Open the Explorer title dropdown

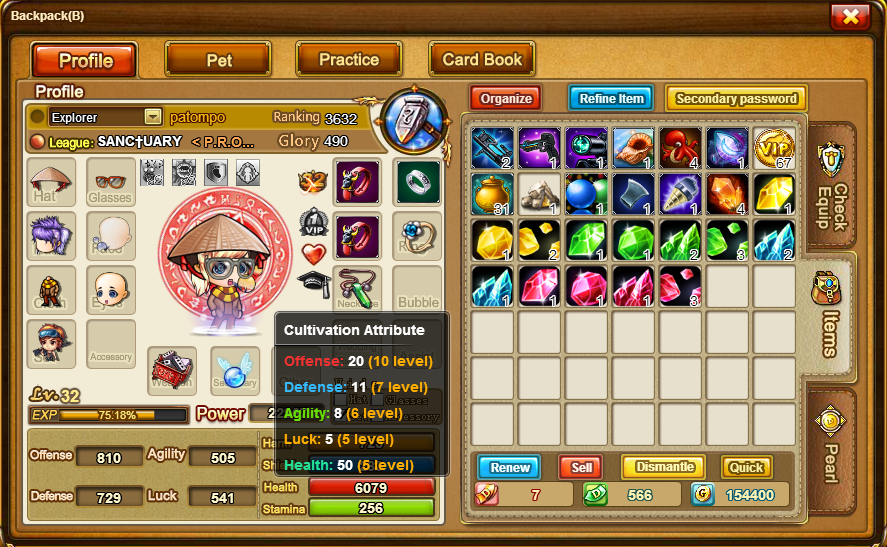click(x=153, y=117)
